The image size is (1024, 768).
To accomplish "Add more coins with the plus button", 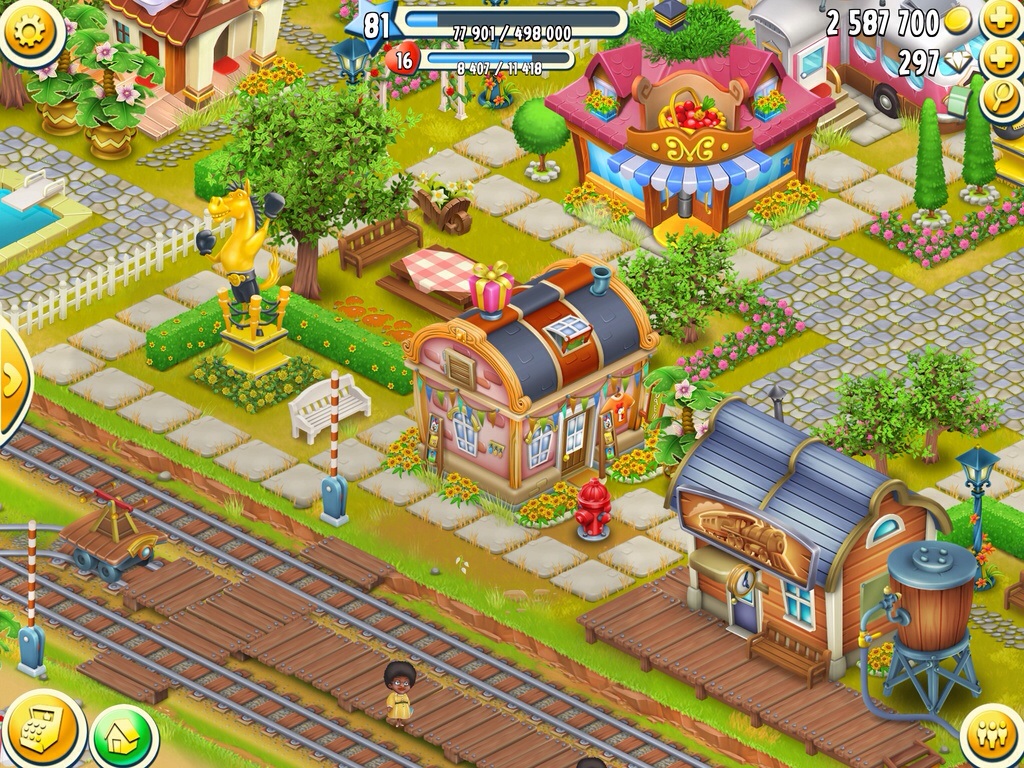I will (1000, 20).
